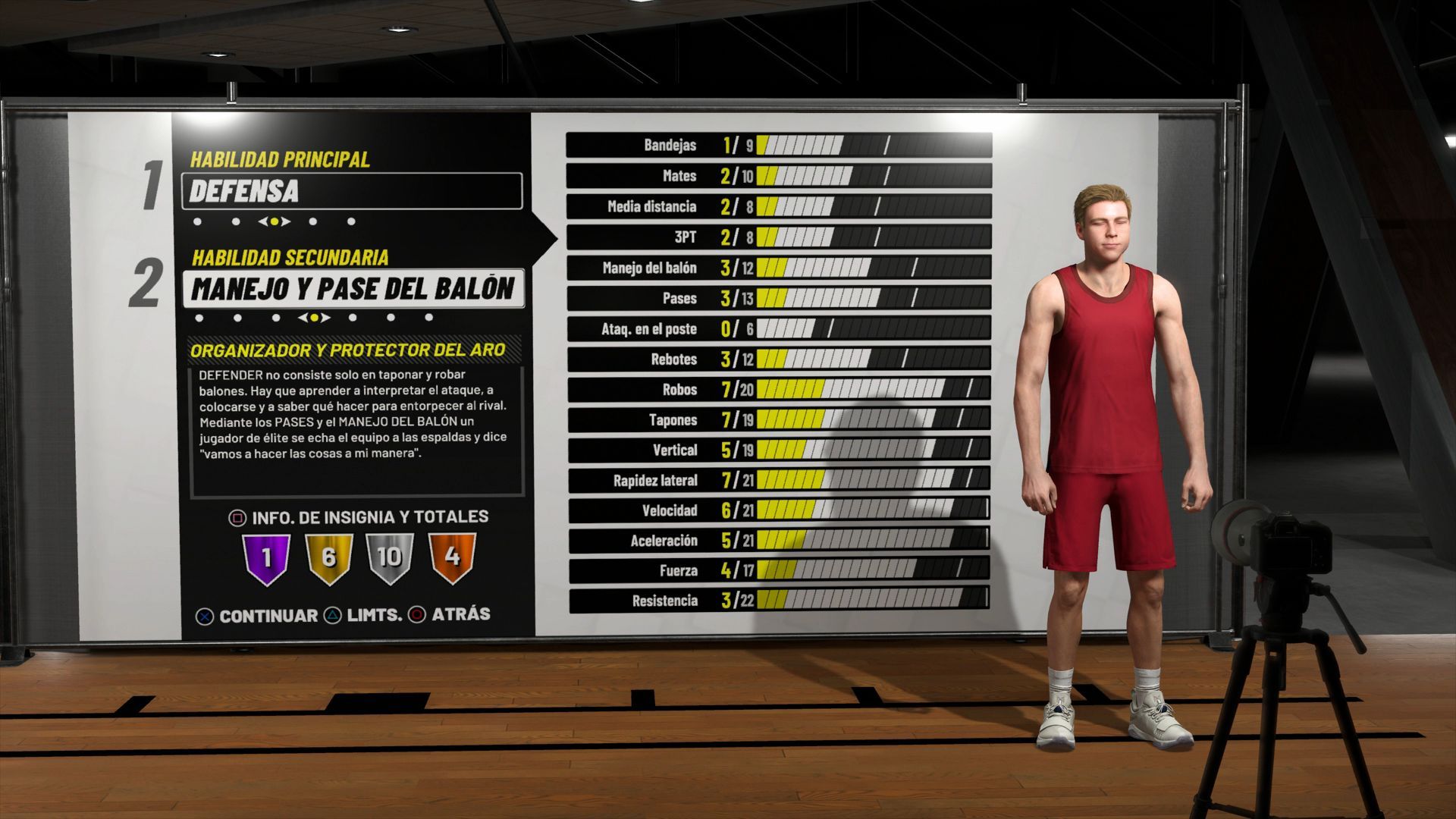Select the Ataq. en el poste row

tap(779, 329)
